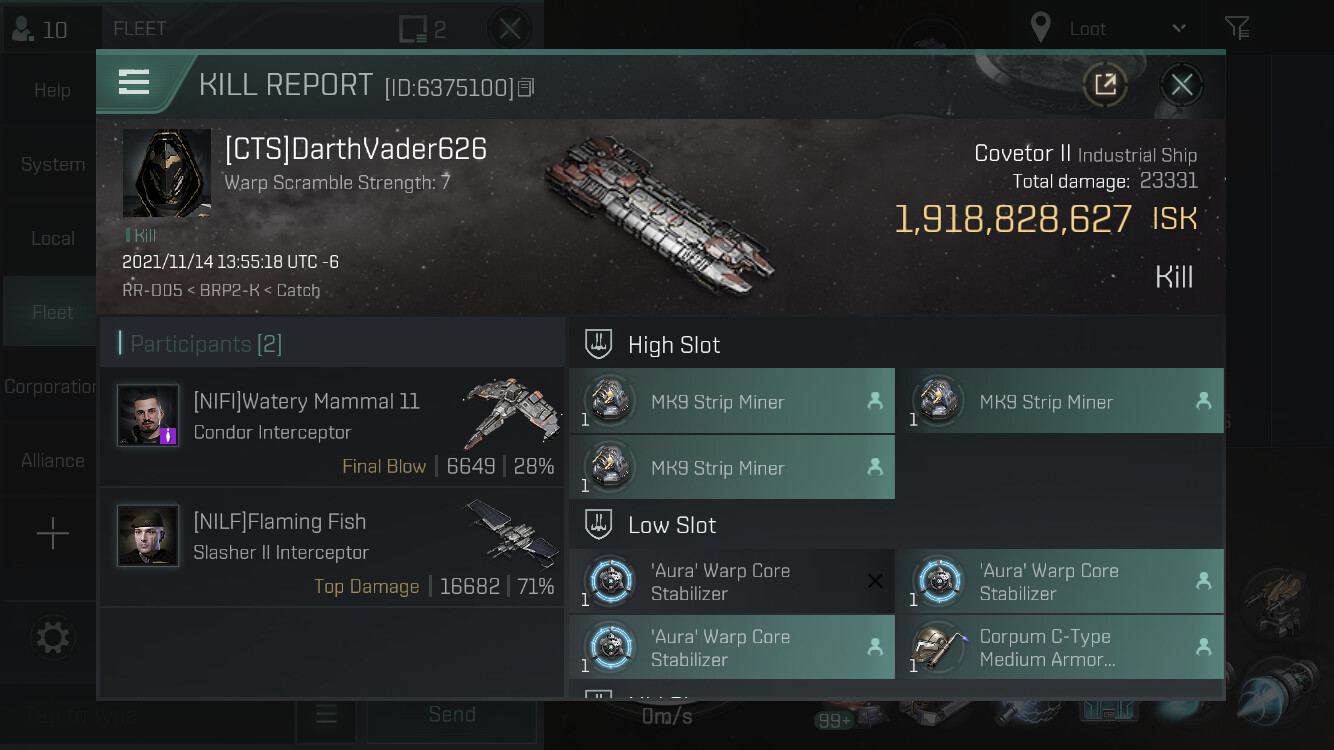
Task: View DarthVader626 pilot portrait
Action: click(167, 173)
